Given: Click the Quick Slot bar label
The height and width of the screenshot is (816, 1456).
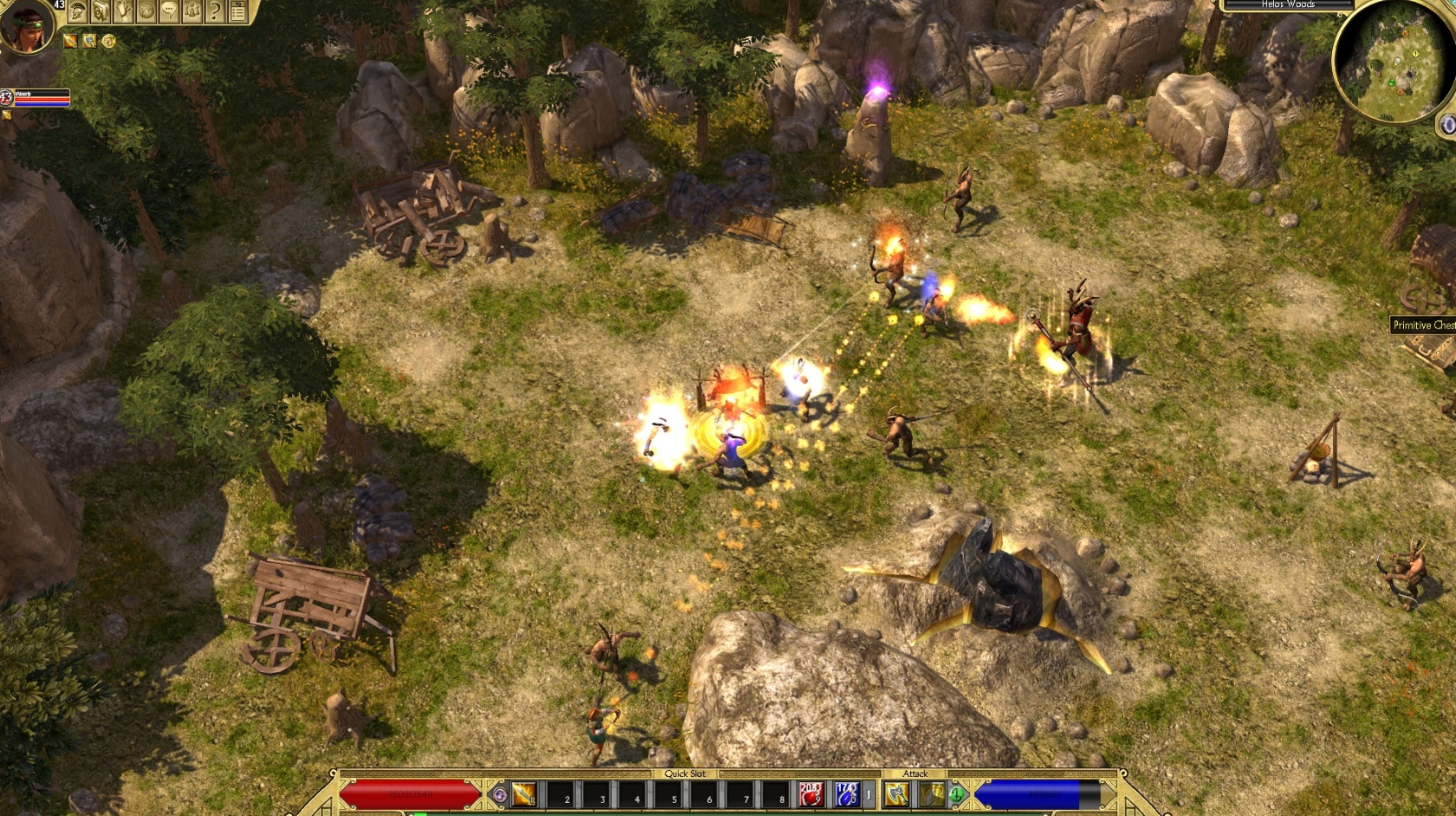Looking at the screenshot, I should click(685, 774).
